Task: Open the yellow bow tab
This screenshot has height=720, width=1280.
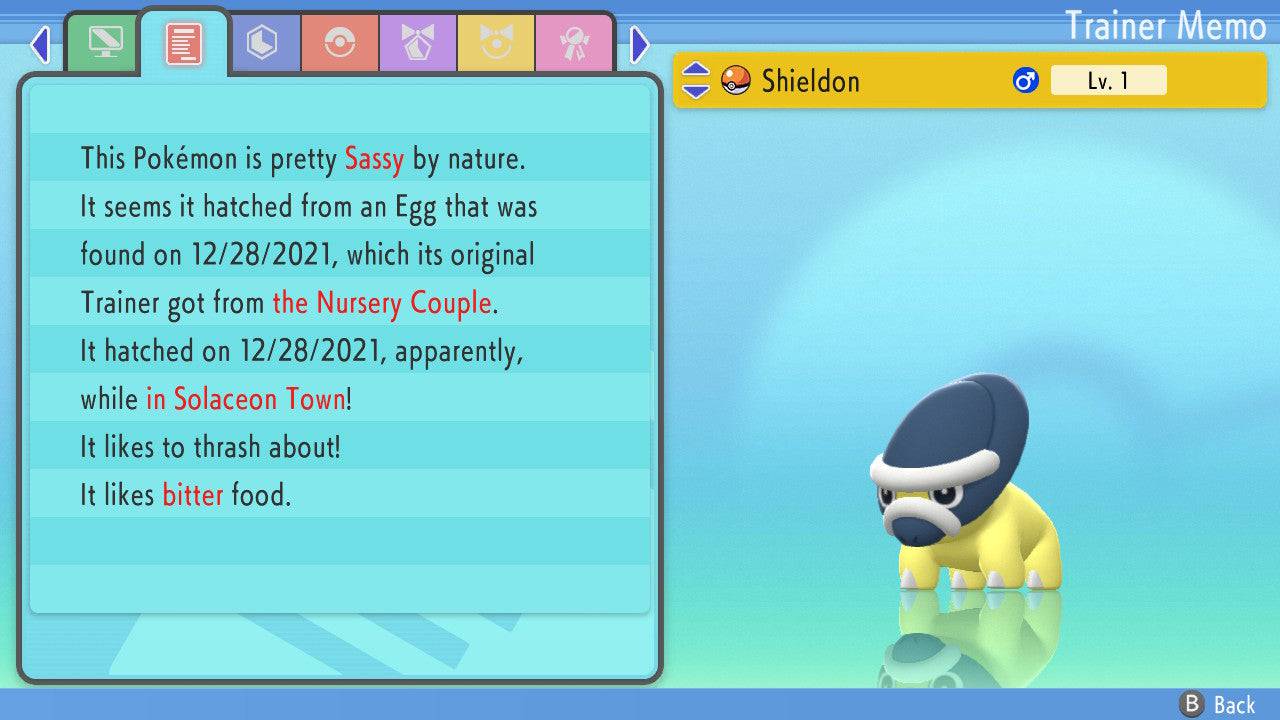Action: tap(496, 44)
